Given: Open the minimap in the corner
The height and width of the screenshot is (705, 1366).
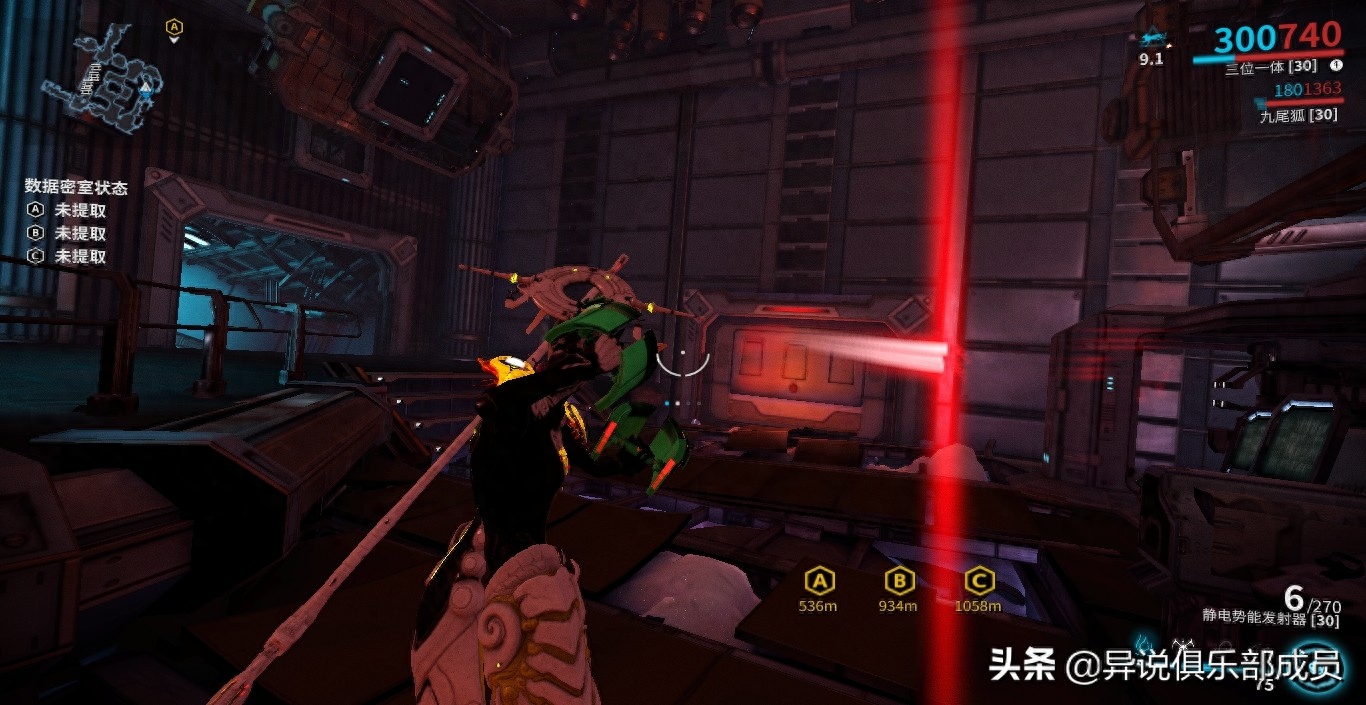Looking at the screenshot, I should [x=102, y=78].
